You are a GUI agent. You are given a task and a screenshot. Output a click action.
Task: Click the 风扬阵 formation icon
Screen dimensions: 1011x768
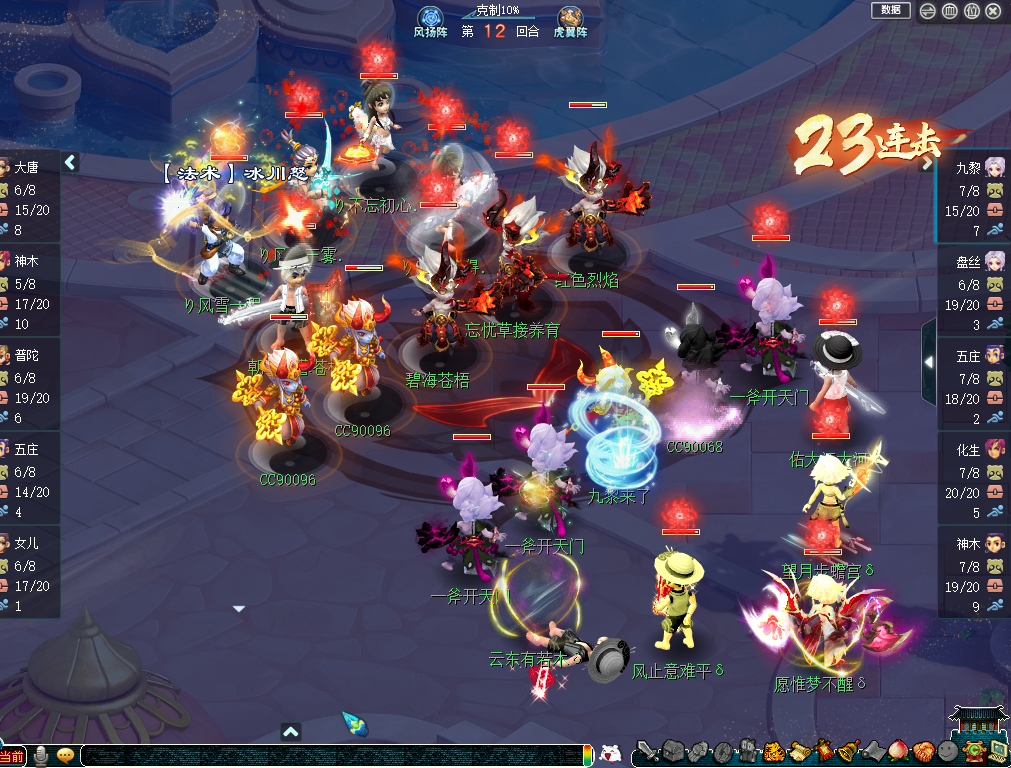[430, 17]
